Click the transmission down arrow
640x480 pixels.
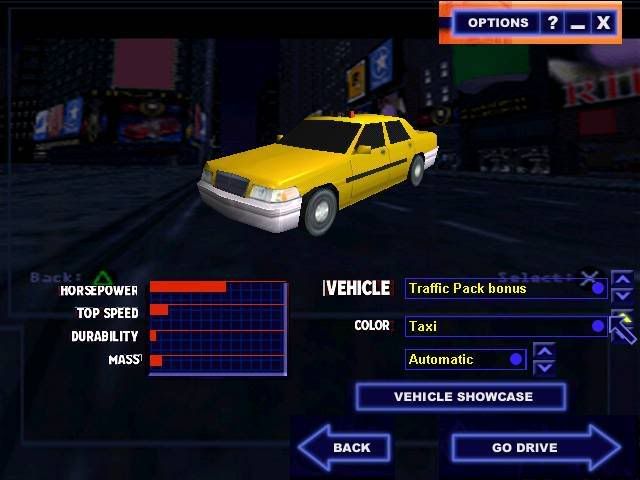point(544,367)
